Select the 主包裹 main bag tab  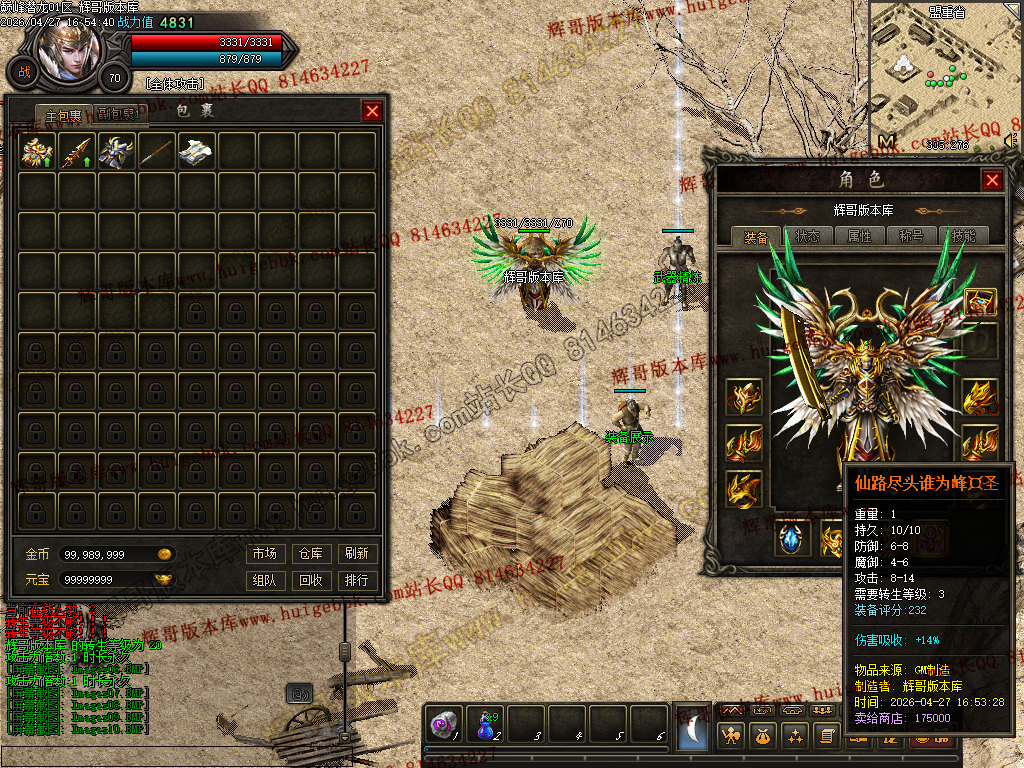(x=64, y=114)
